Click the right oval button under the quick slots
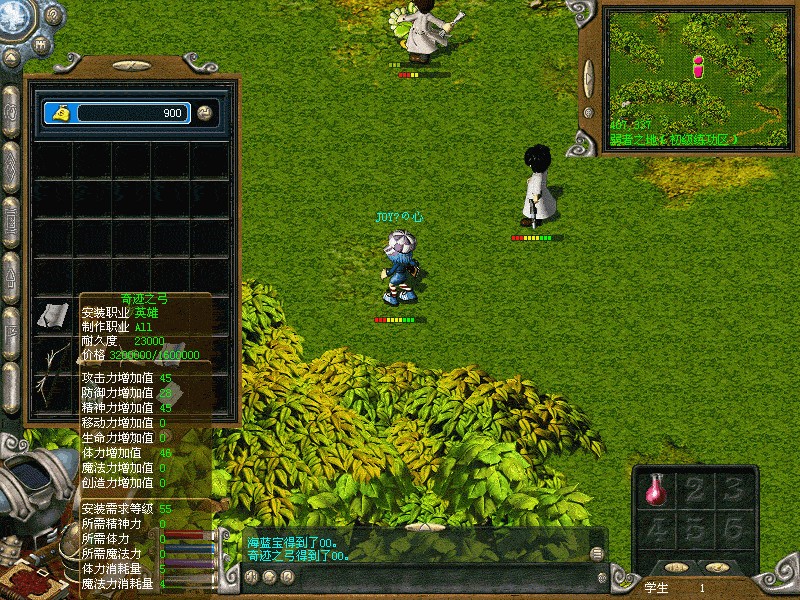The height and width of the screenshot is (600, 800). tap(716, 568)
